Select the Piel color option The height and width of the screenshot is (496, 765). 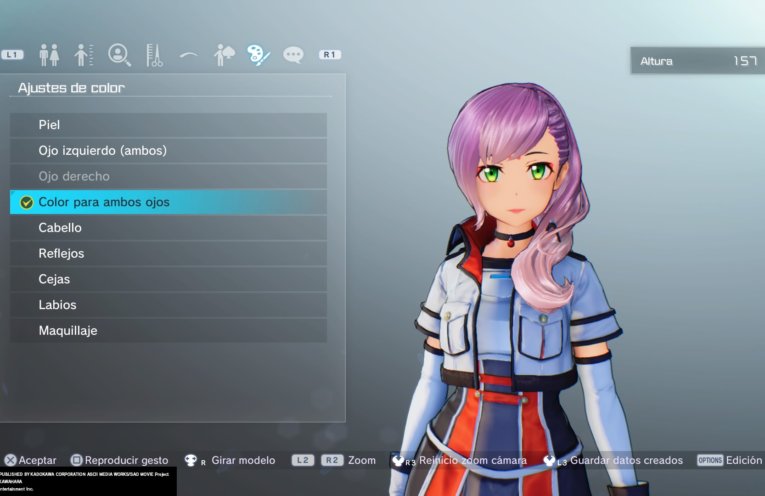point(168,125)
